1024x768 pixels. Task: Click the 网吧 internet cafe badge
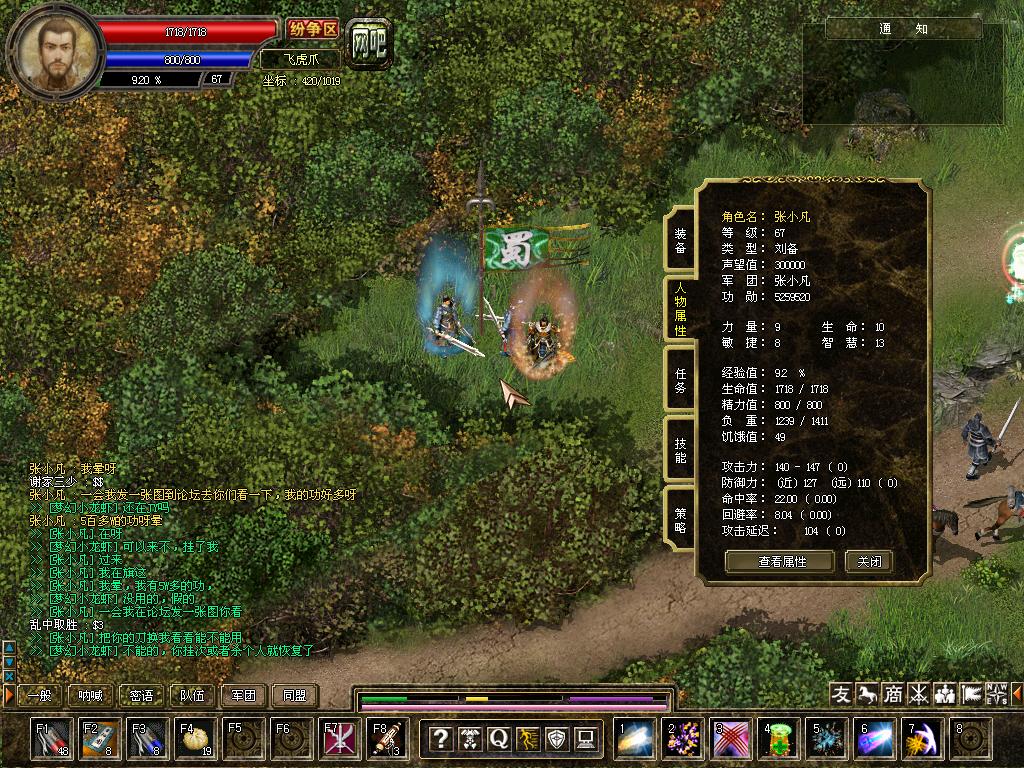point(368,42)
